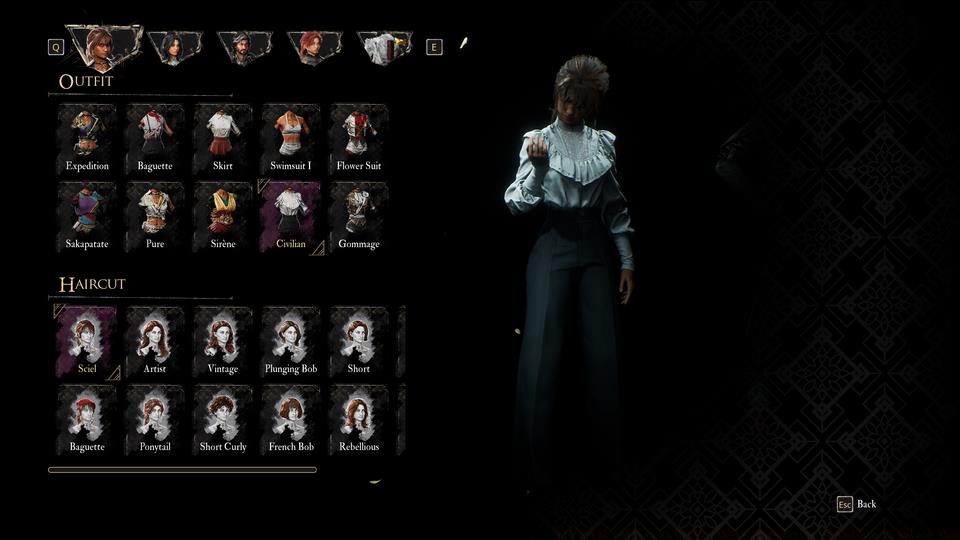Open the black-haired woman character tab
Image resolution: width=960 pixels, height=540 pixels.
[x=175, y=47]
